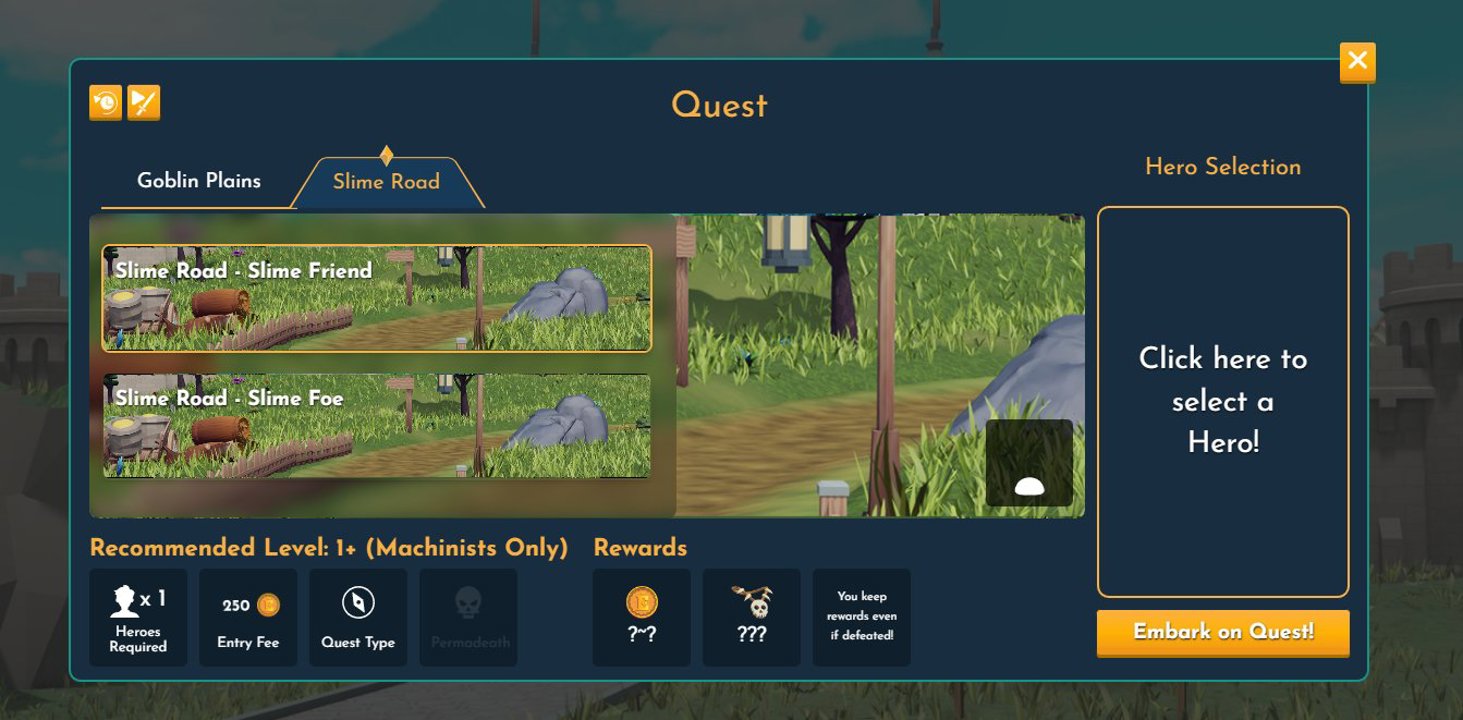Inspect the skull trophy reward tile
The width and height of the screenshot is (1463, 720).
[751, 617]
